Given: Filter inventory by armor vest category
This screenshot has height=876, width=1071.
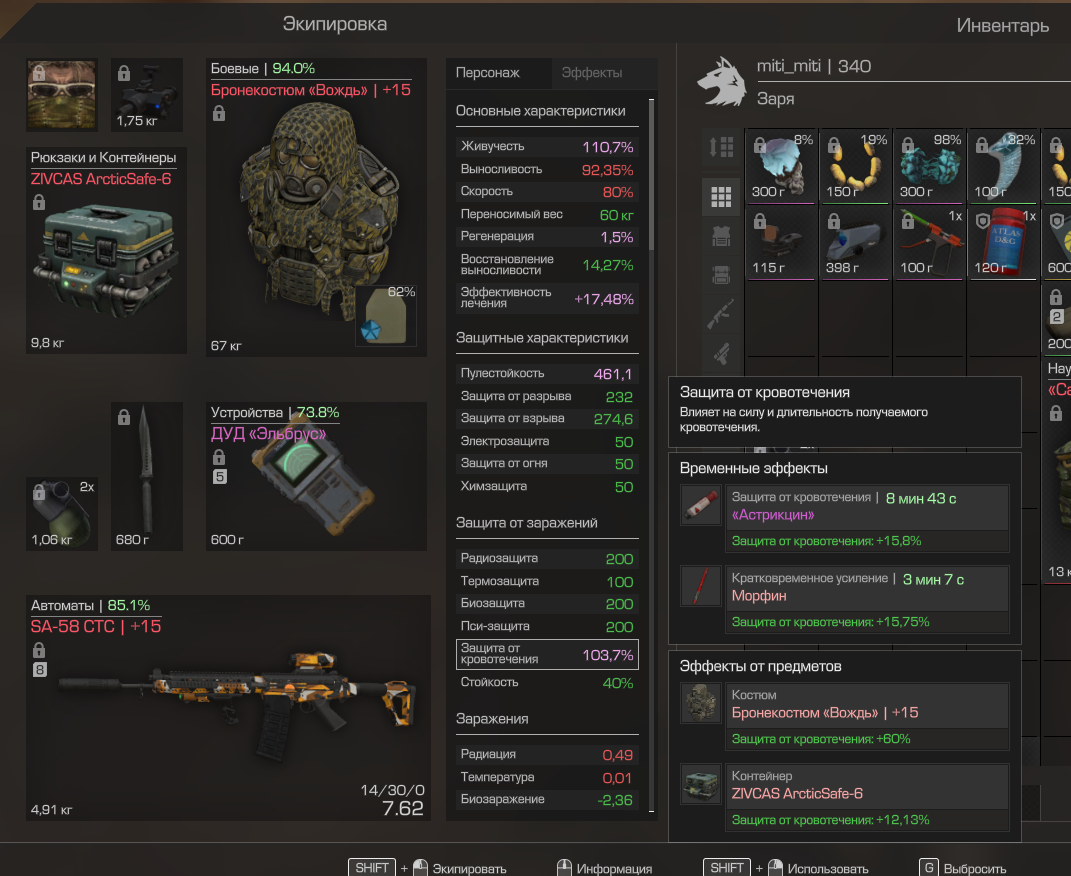Looking at the screenshot, I should pyautogui.click(x=721, y=236).
